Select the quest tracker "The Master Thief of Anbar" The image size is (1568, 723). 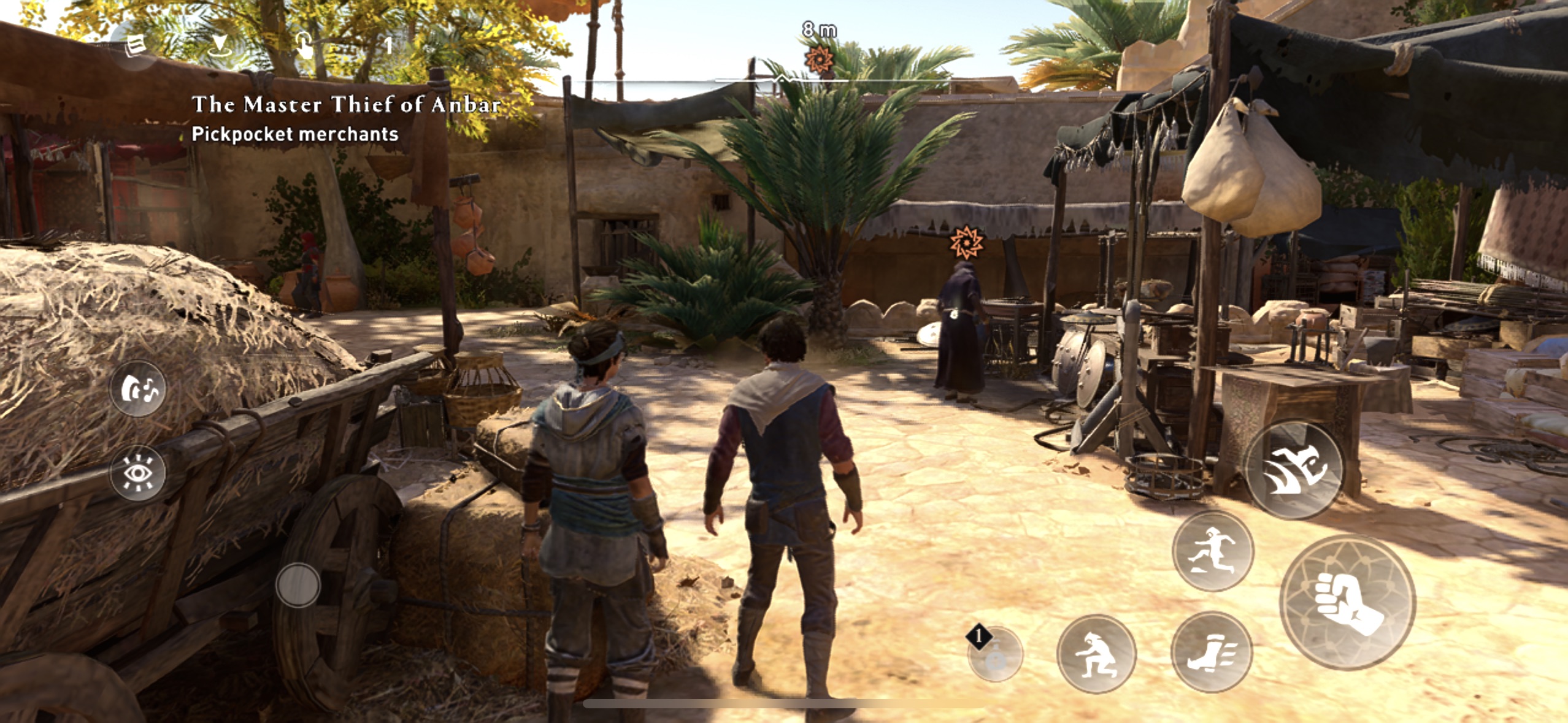pyautogui.click(x=346, y=104)
